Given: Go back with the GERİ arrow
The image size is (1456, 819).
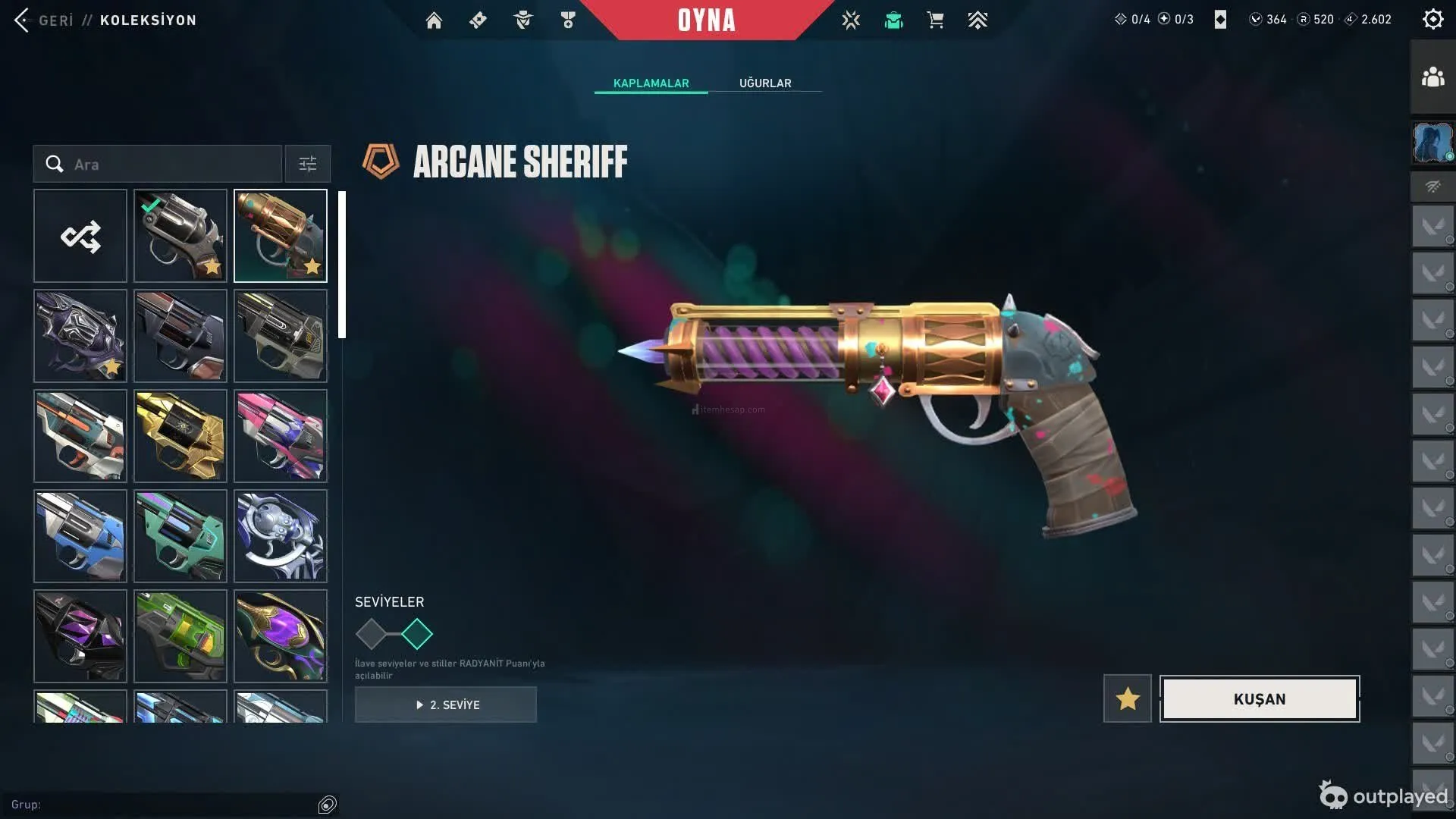Looking at the screenshot, I should [x=23, y=20].
